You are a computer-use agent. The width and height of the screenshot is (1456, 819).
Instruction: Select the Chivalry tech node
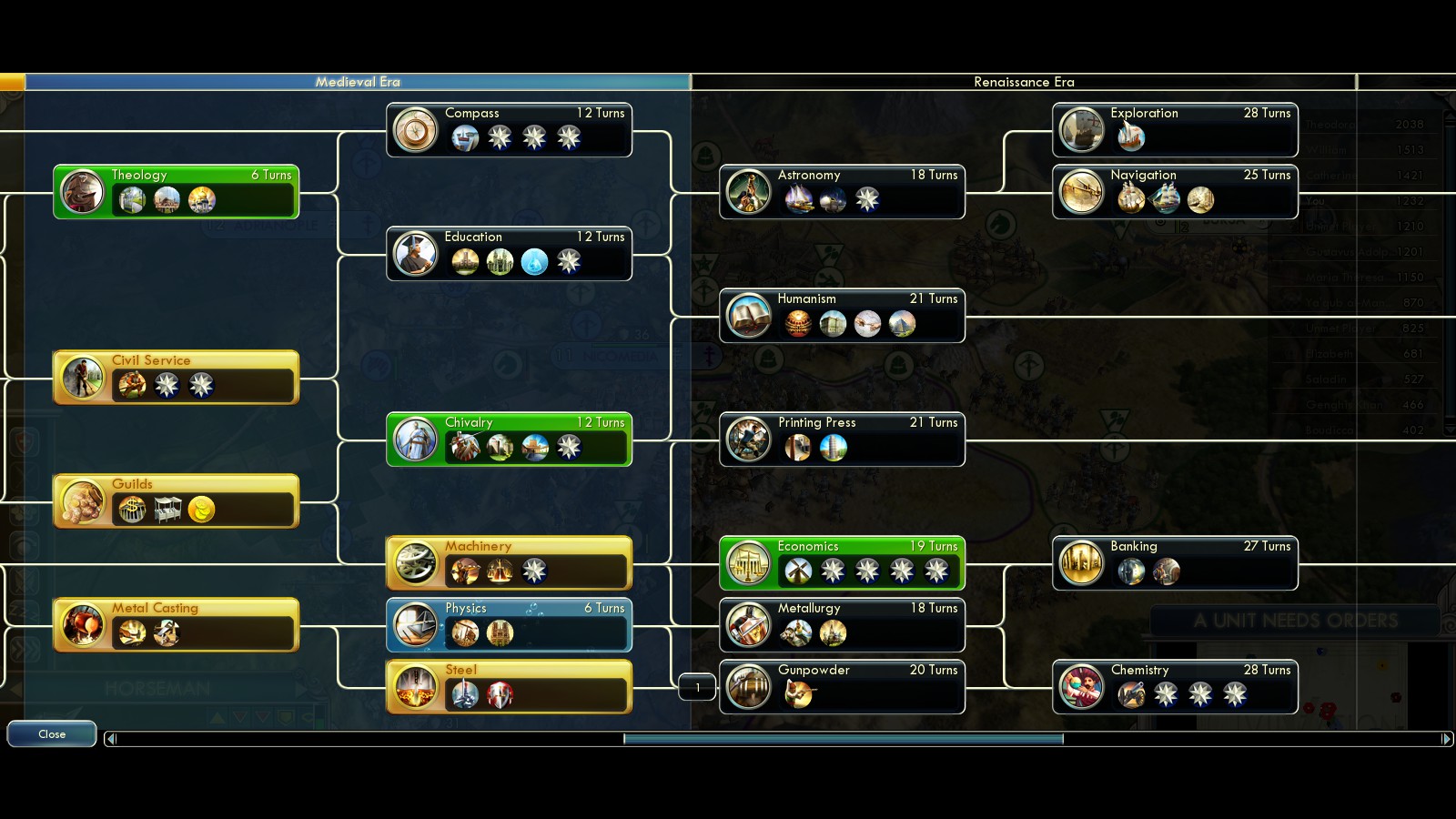tap(509, 440)
